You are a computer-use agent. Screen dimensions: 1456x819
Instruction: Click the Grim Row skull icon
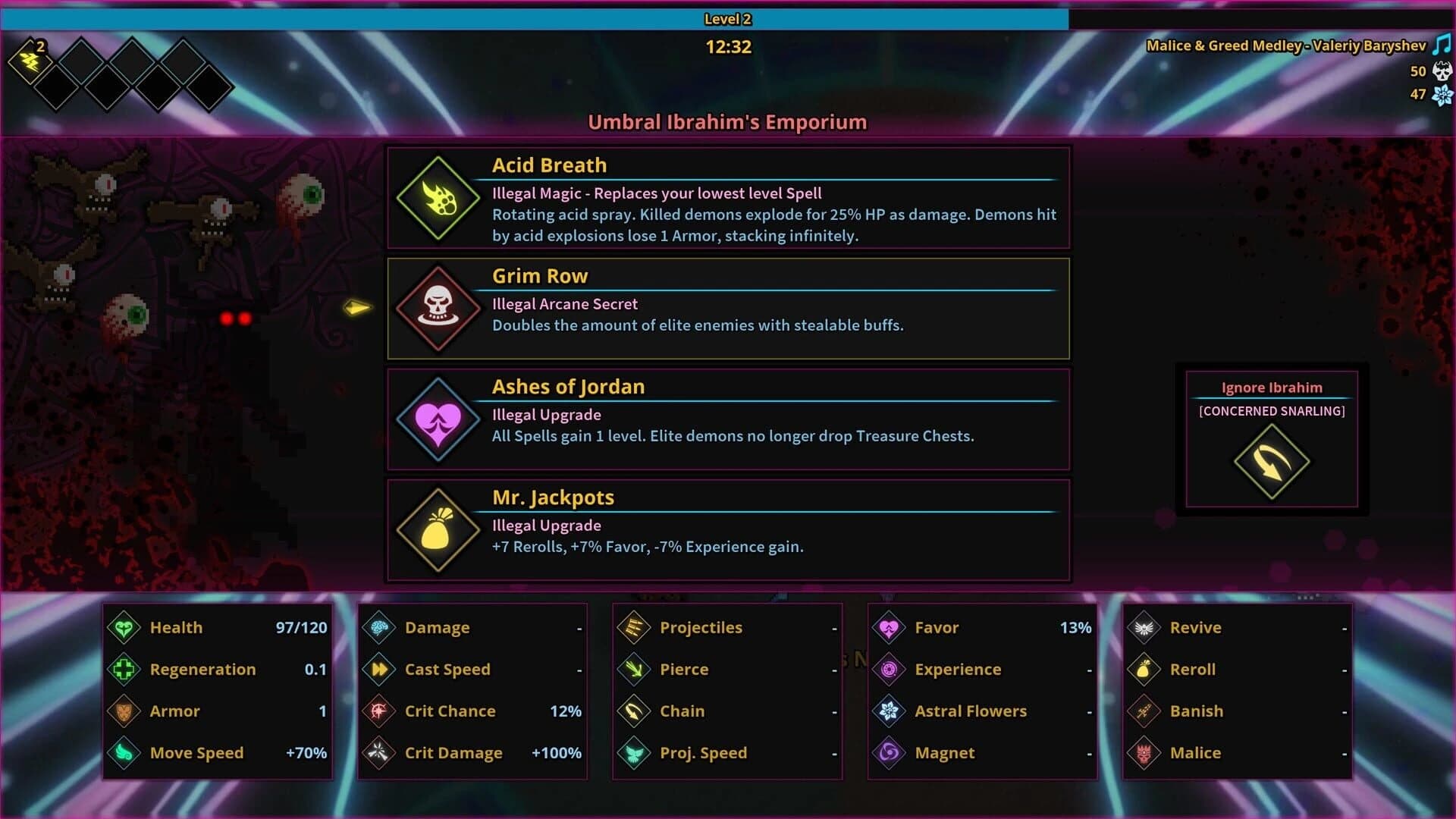click(437, 309)
